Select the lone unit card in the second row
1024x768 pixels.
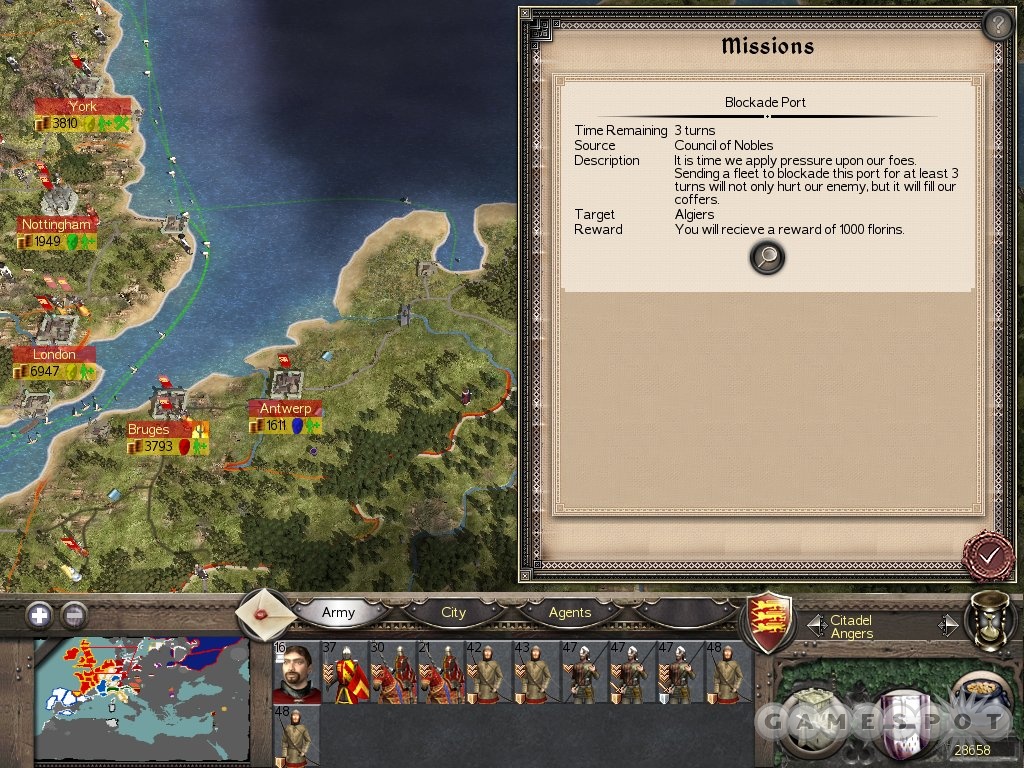tap(296, 735)
